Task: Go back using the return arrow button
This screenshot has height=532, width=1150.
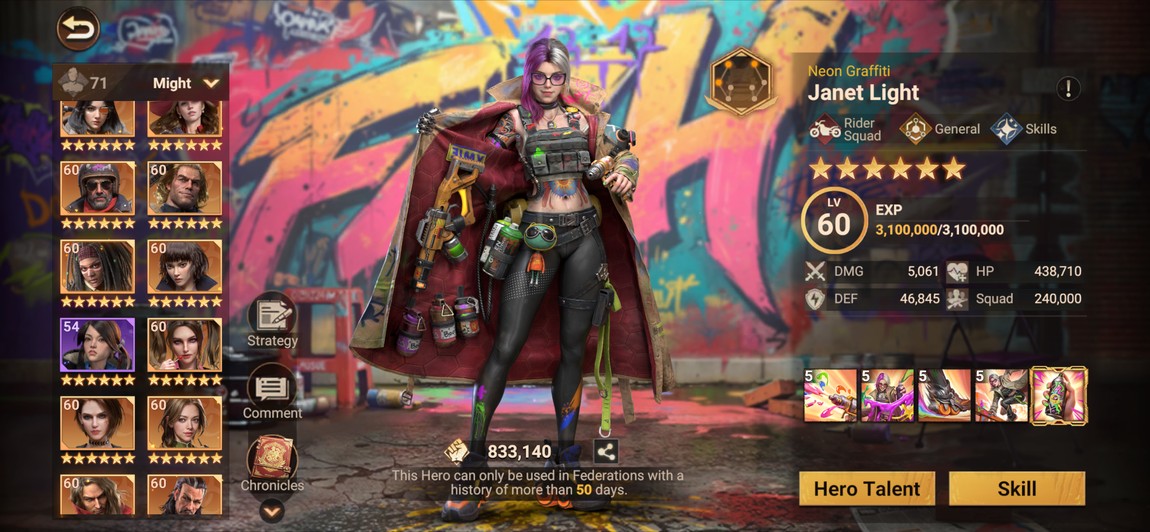Action: pyautogui.click(x=78, y=29)
